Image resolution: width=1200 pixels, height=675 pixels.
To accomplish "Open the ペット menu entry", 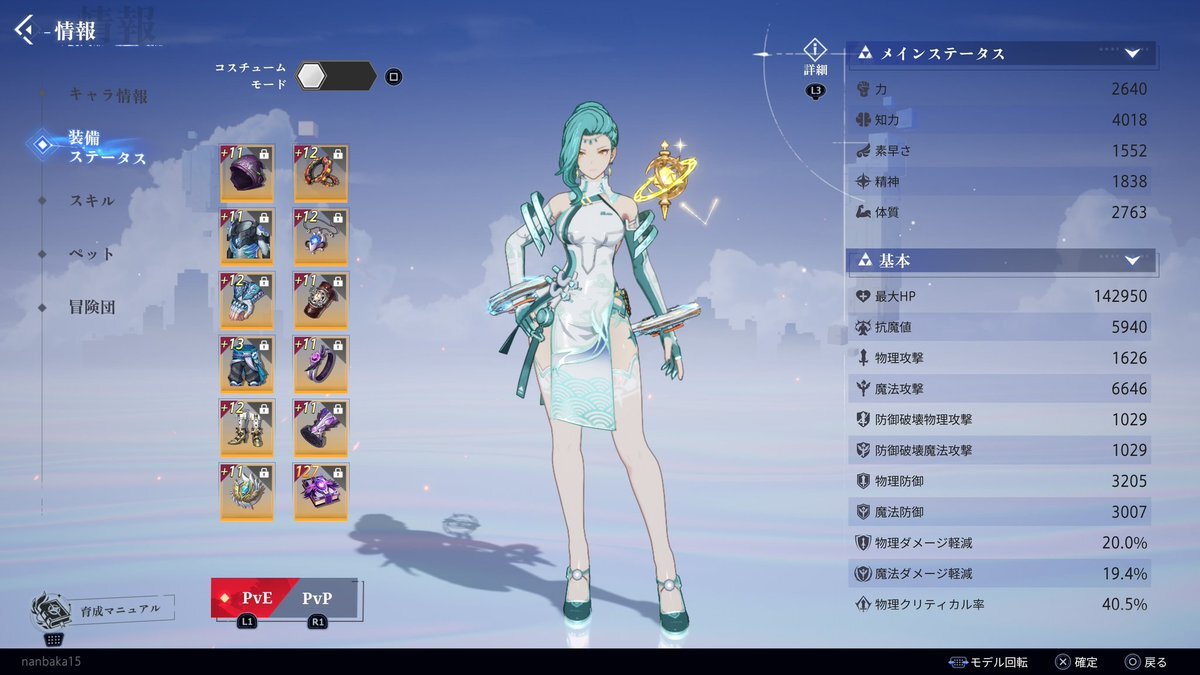I will click(x=92, y=254).
